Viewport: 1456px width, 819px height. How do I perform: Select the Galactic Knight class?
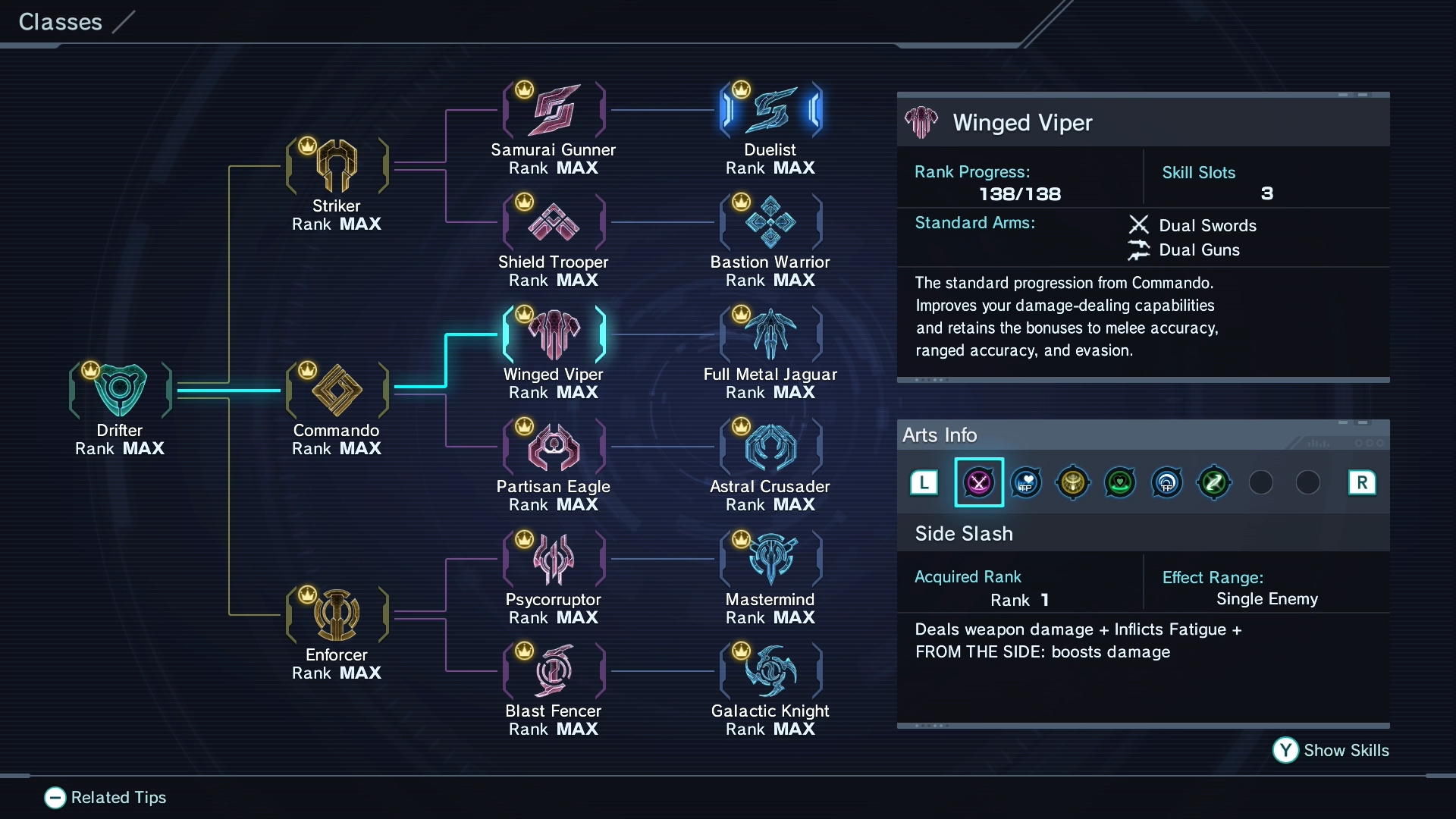770,671
